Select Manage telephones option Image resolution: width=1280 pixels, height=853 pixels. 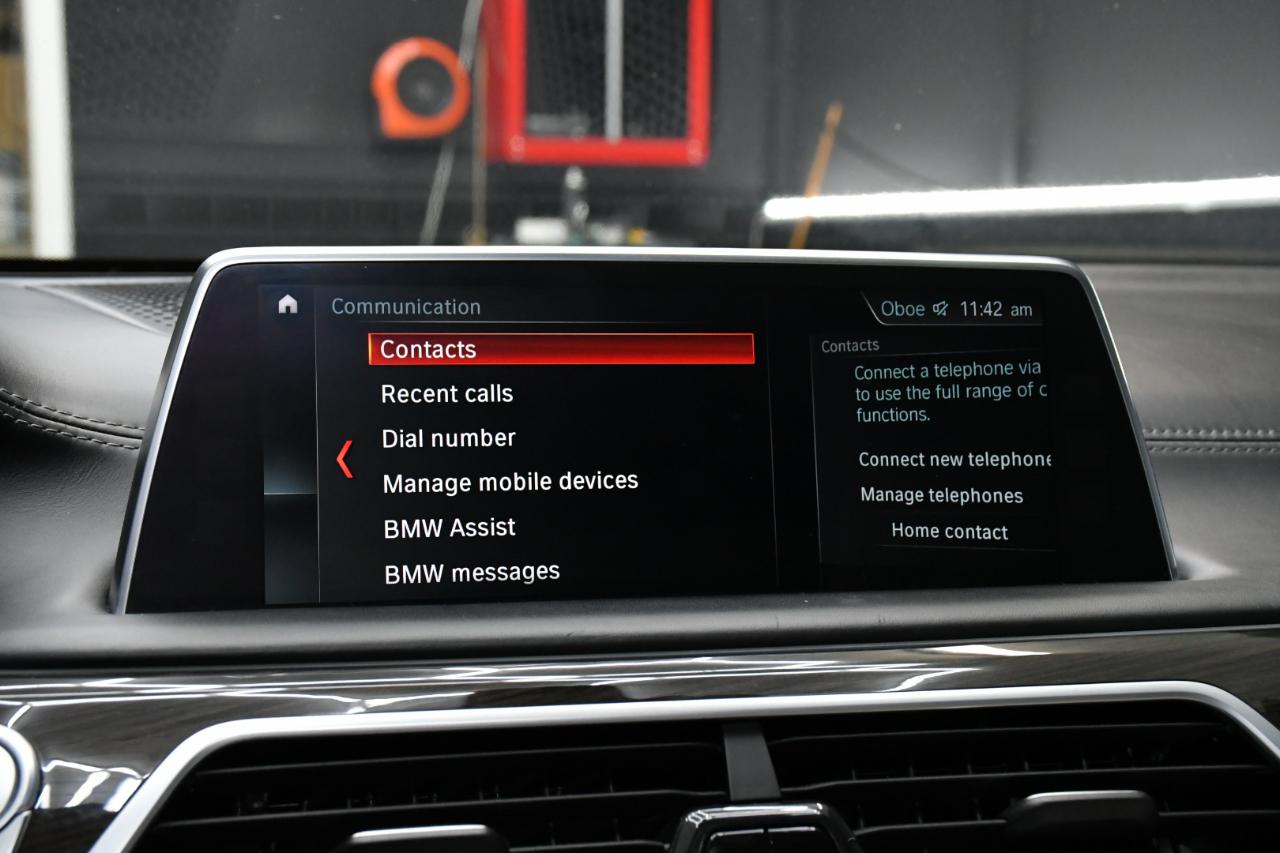[x=940, y=495]
